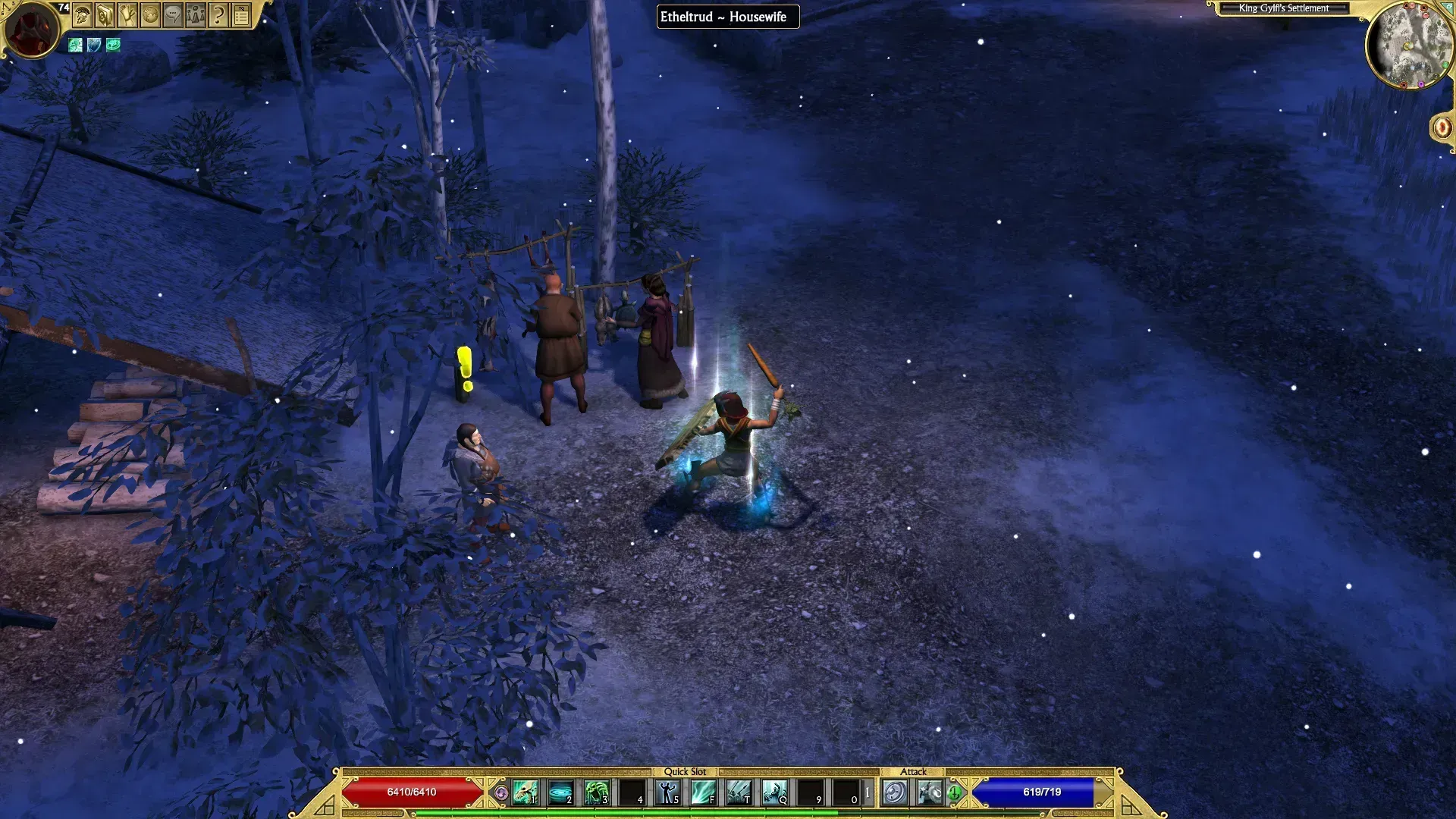Screen dimensions: 1456x819
Task: Open the chat speech bubble button
Action: [173, 14]
